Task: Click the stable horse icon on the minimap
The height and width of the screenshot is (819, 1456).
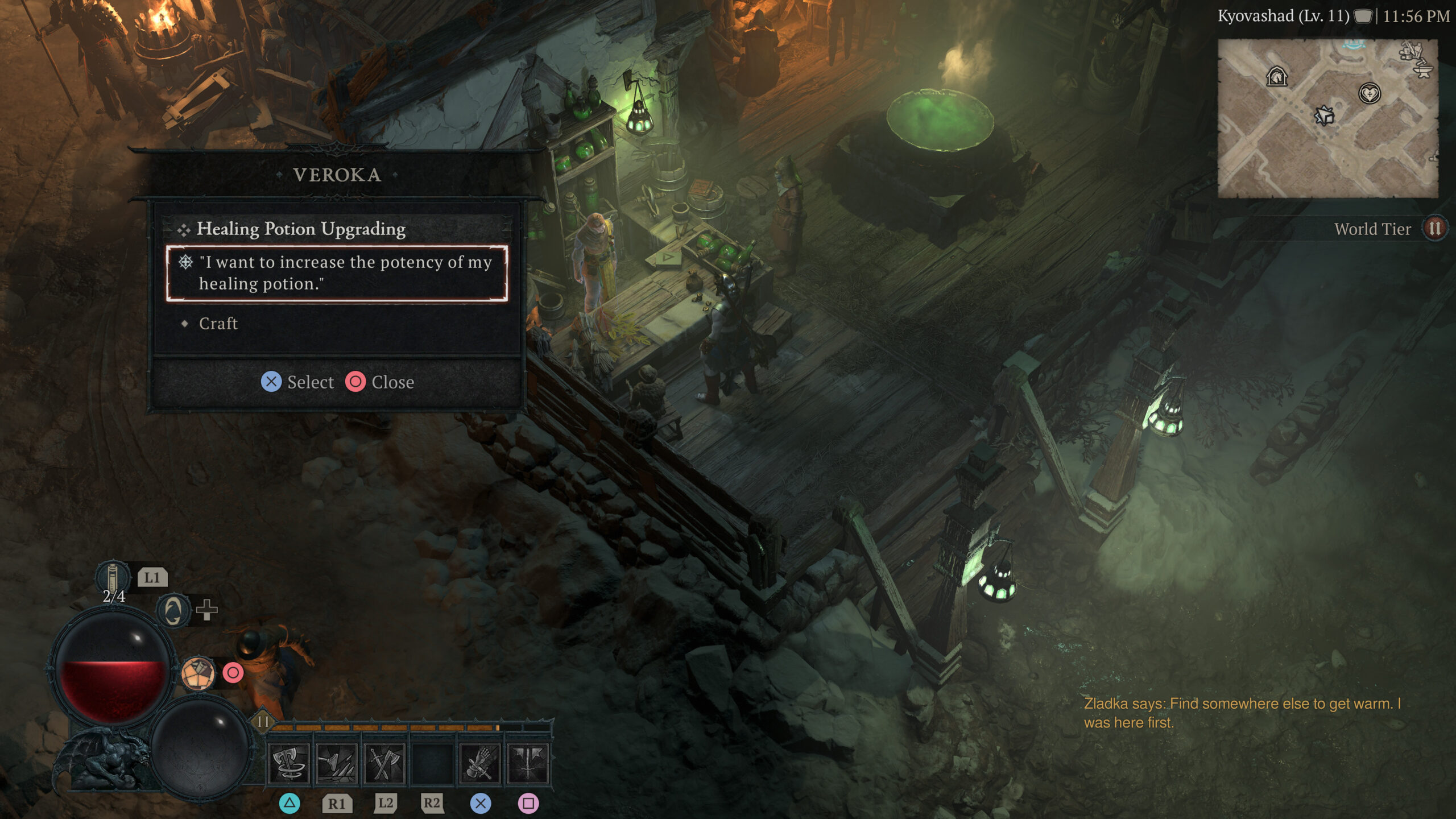Action: coord(1276,76)
